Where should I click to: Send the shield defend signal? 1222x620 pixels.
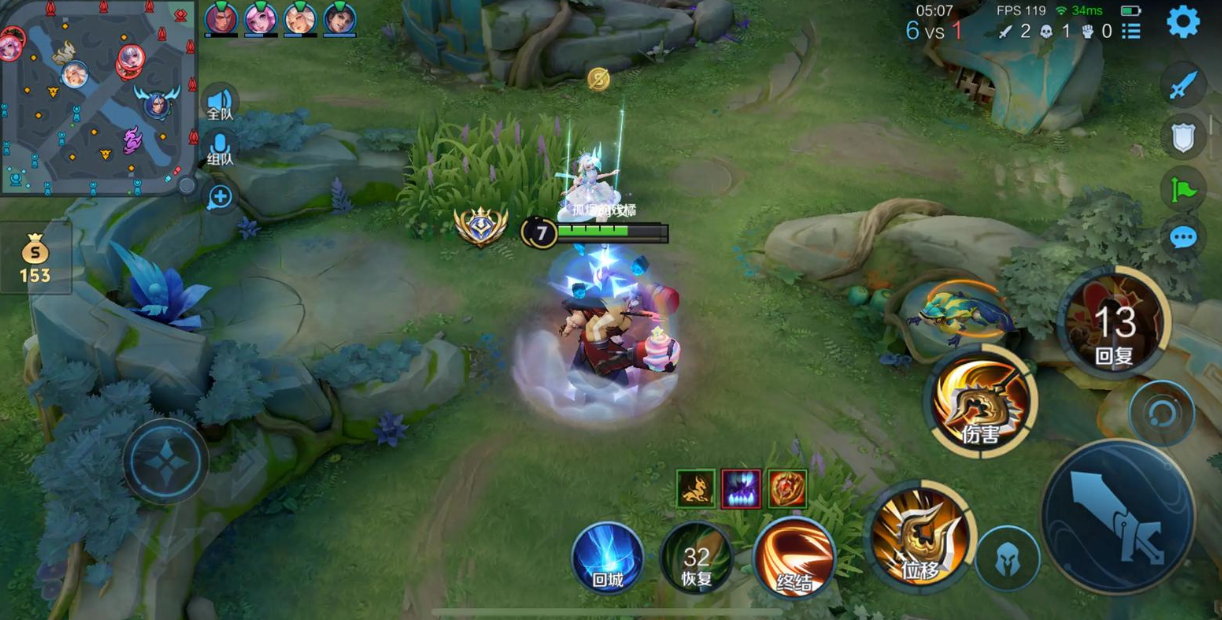1183,136
